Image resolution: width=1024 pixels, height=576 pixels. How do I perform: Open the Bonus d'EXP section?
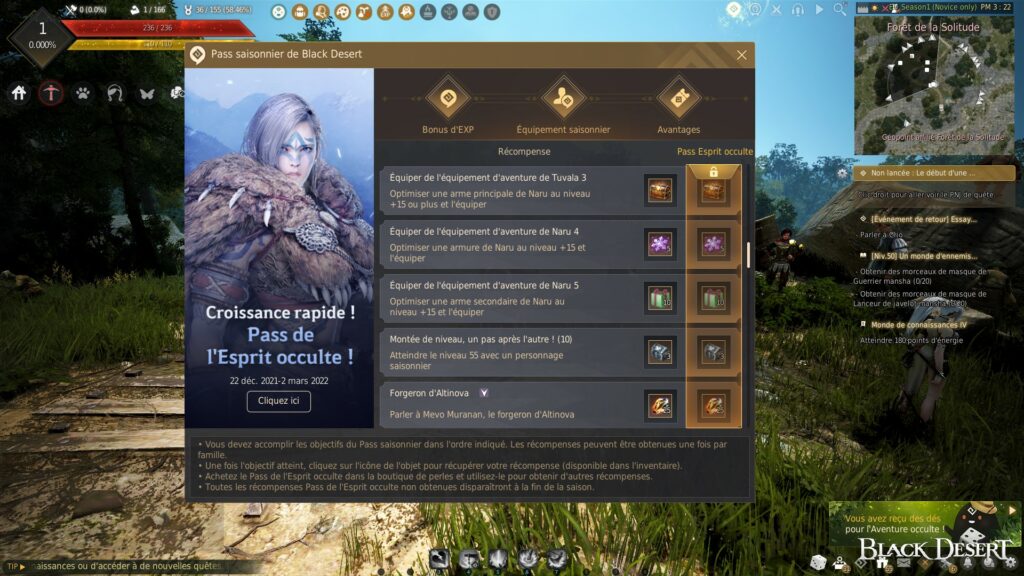click(x=448, y=98)
